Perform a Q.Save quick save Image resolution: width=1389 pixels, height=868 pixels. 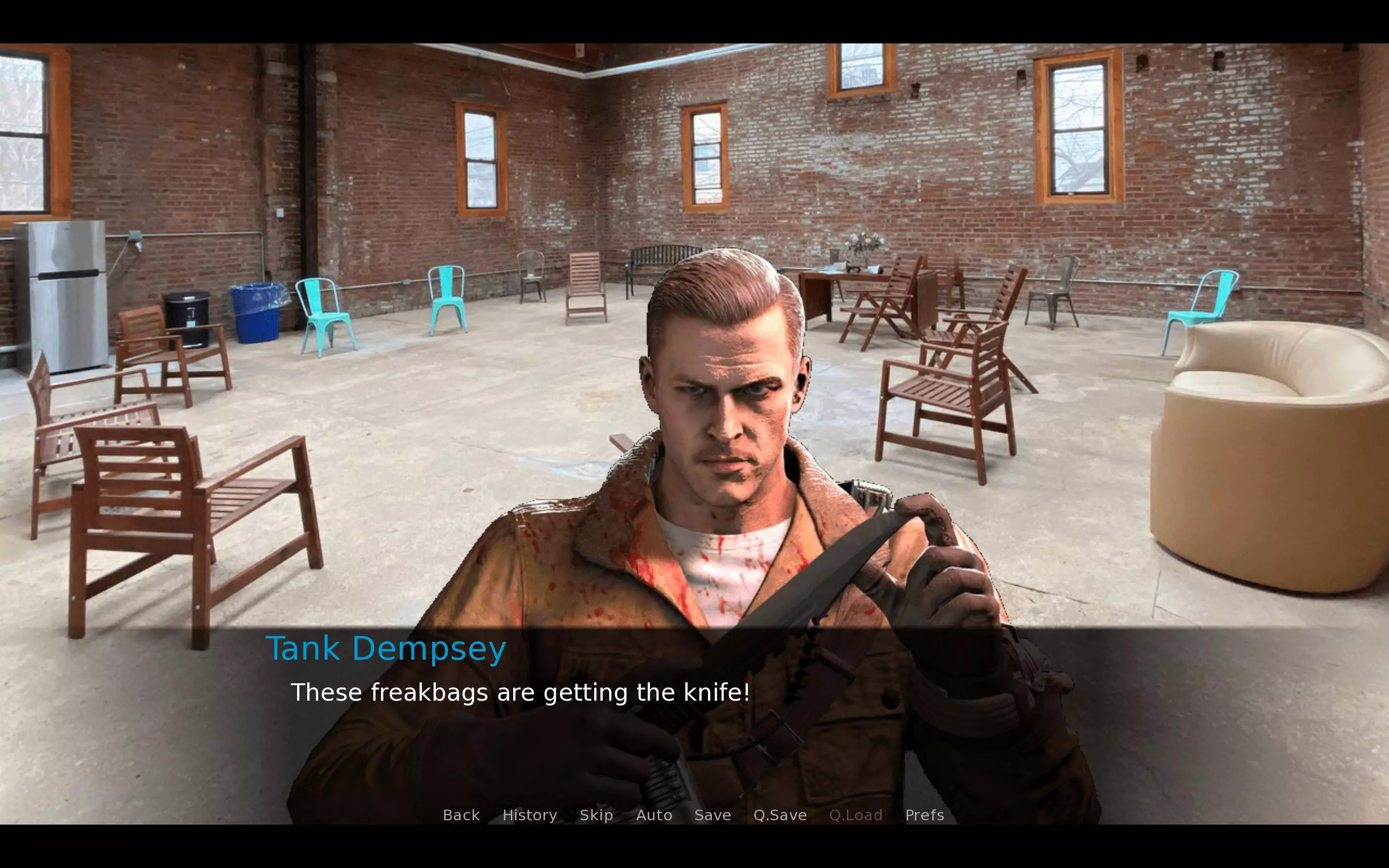point(779,815)
